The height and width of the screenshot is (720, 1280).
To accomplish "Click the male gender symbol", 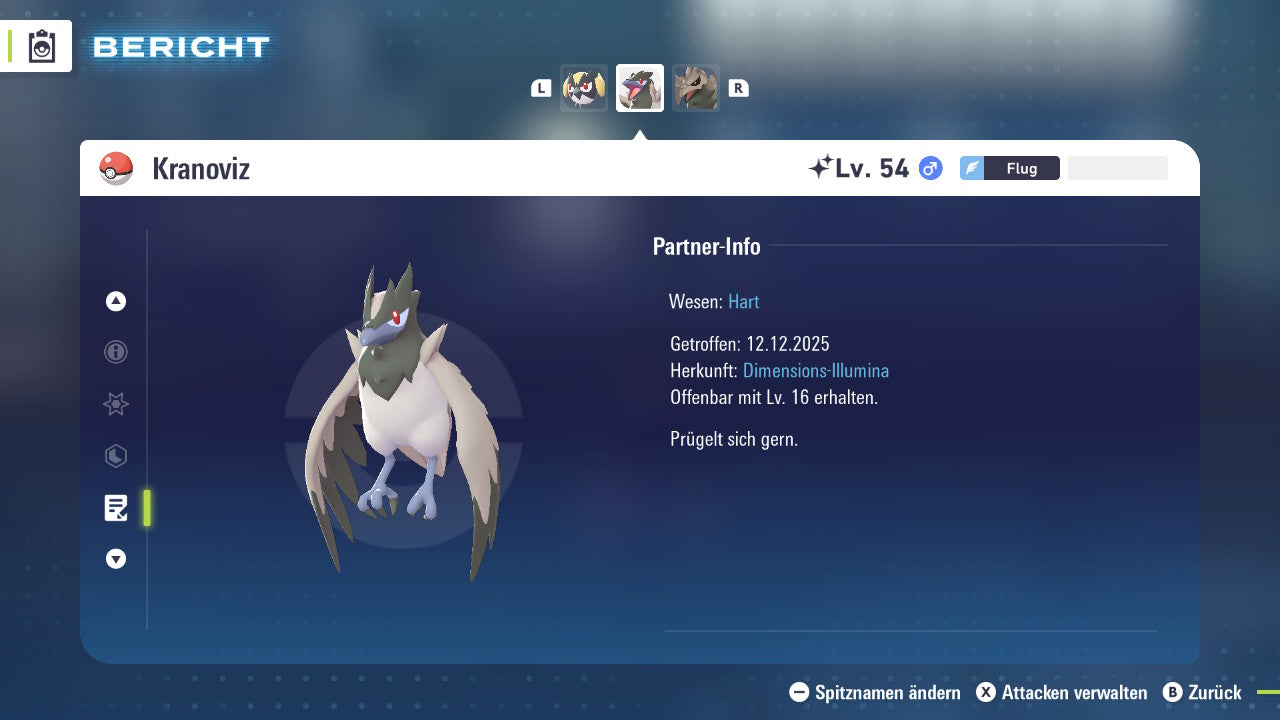I will [x=929, y=168].
